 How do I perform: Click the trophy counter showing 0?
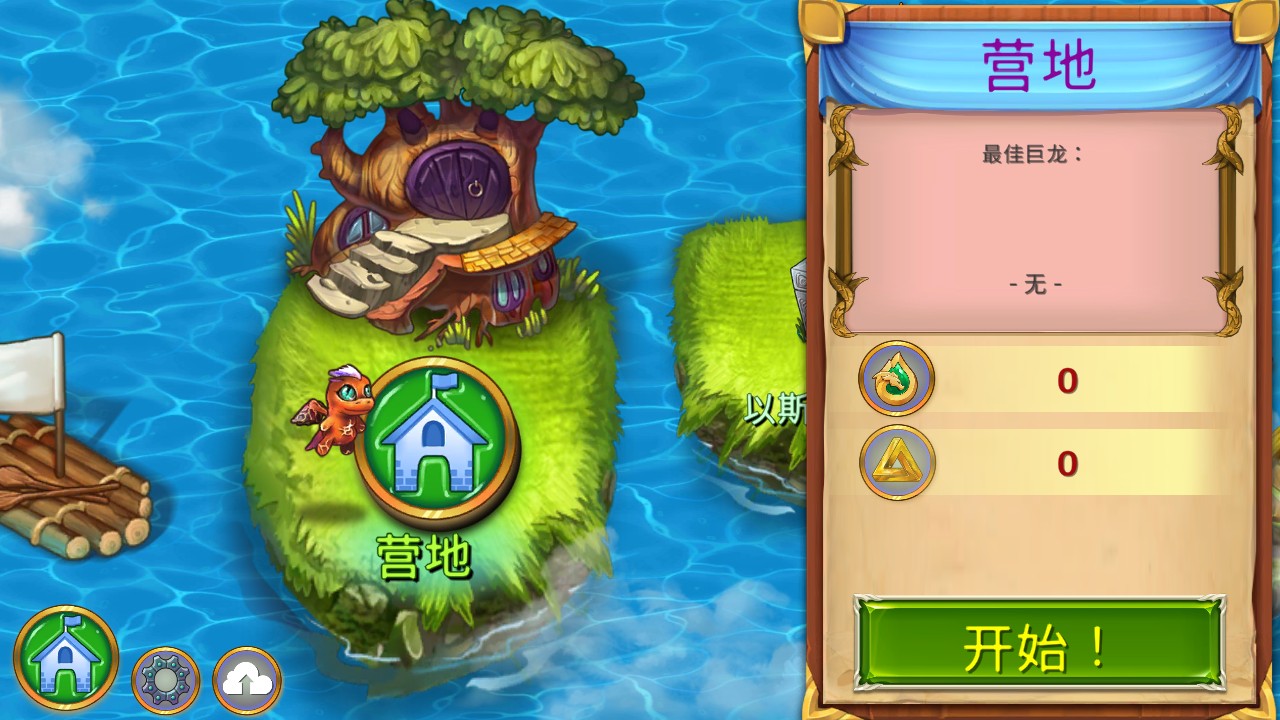click(x=1067, y=463)
